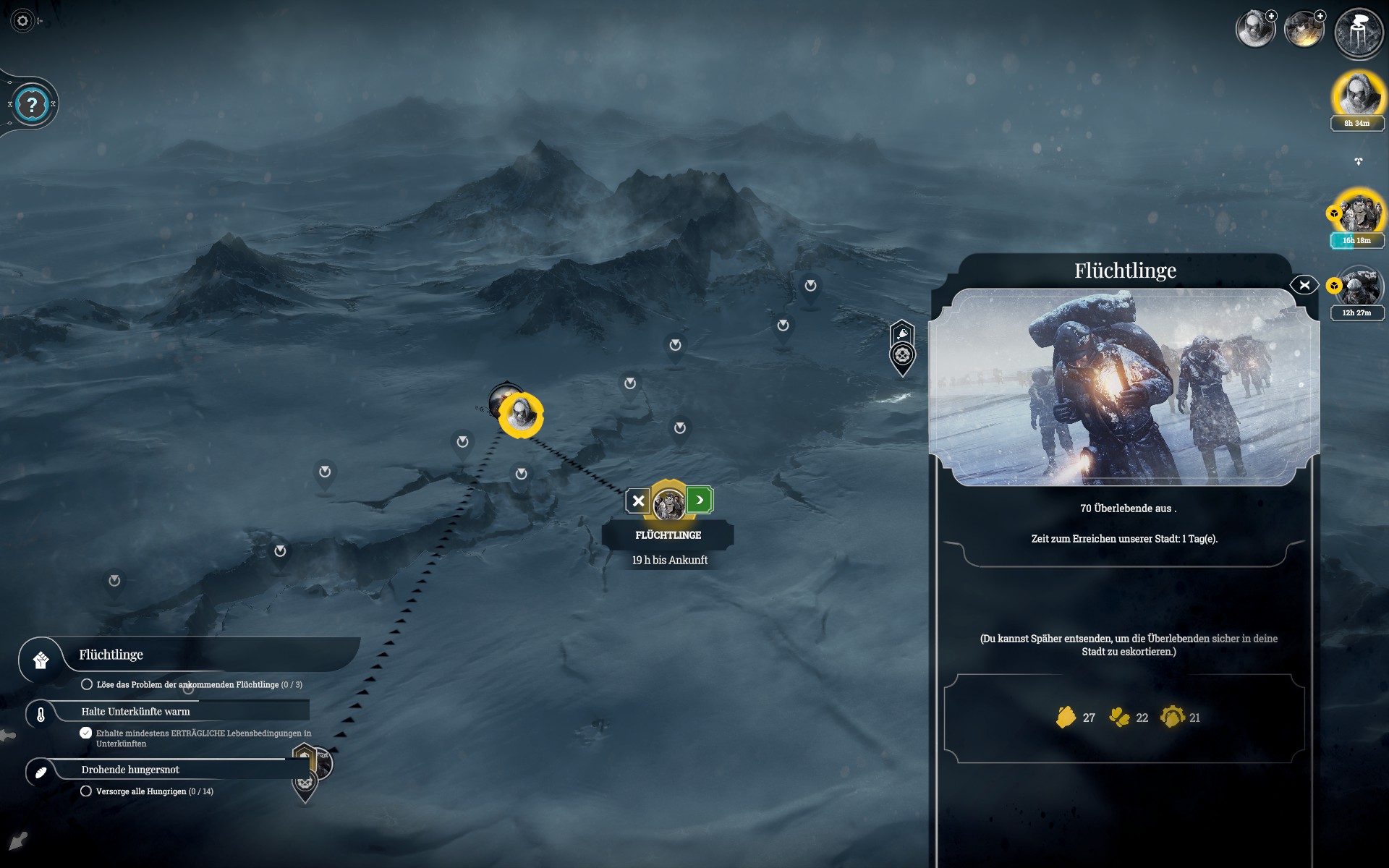Open the Flüchtlinge objective tracker entry

click(x=111, y=655)
